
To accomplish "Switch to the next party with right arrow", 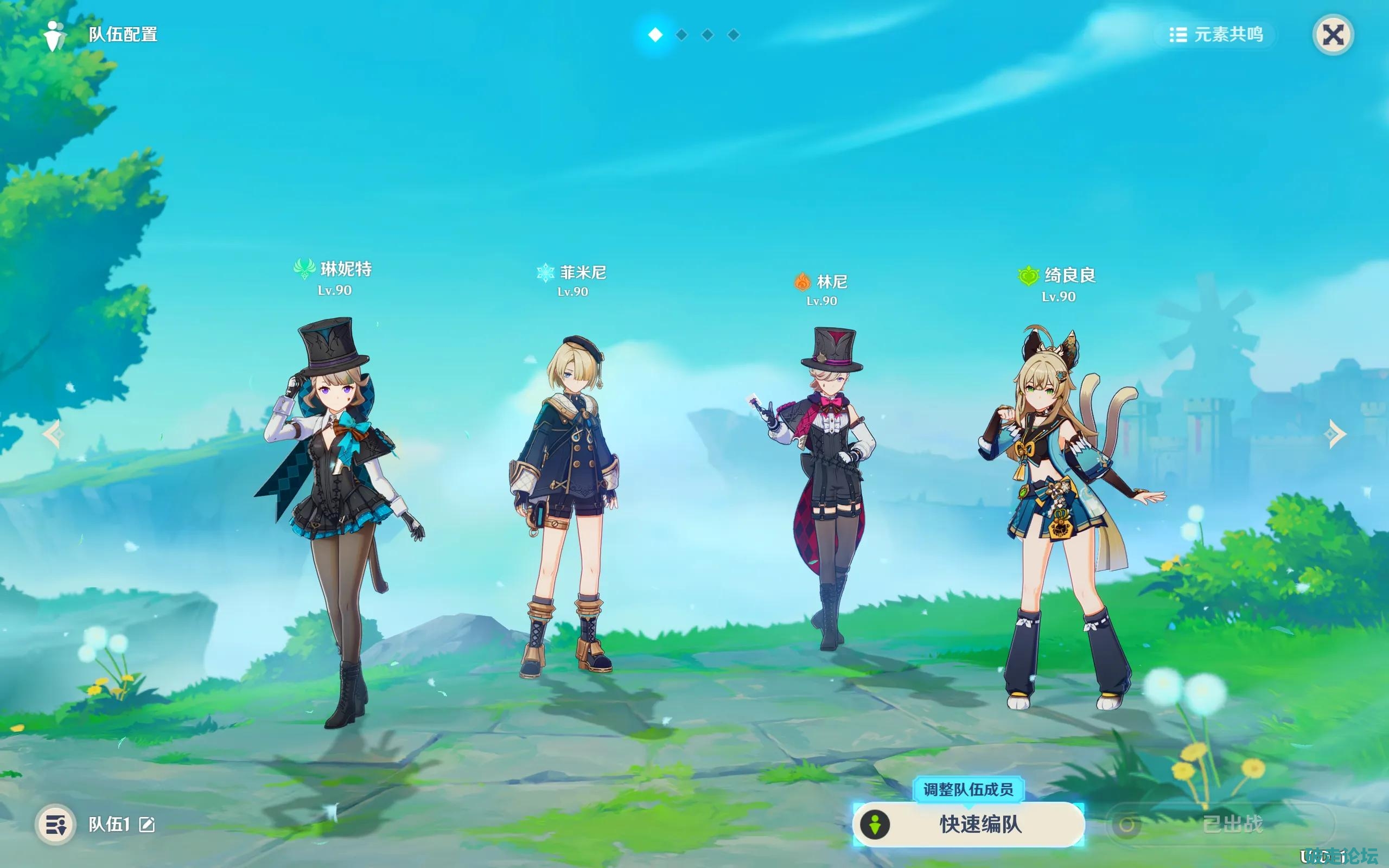I will pyautogui.click(x=1336, y=434).
